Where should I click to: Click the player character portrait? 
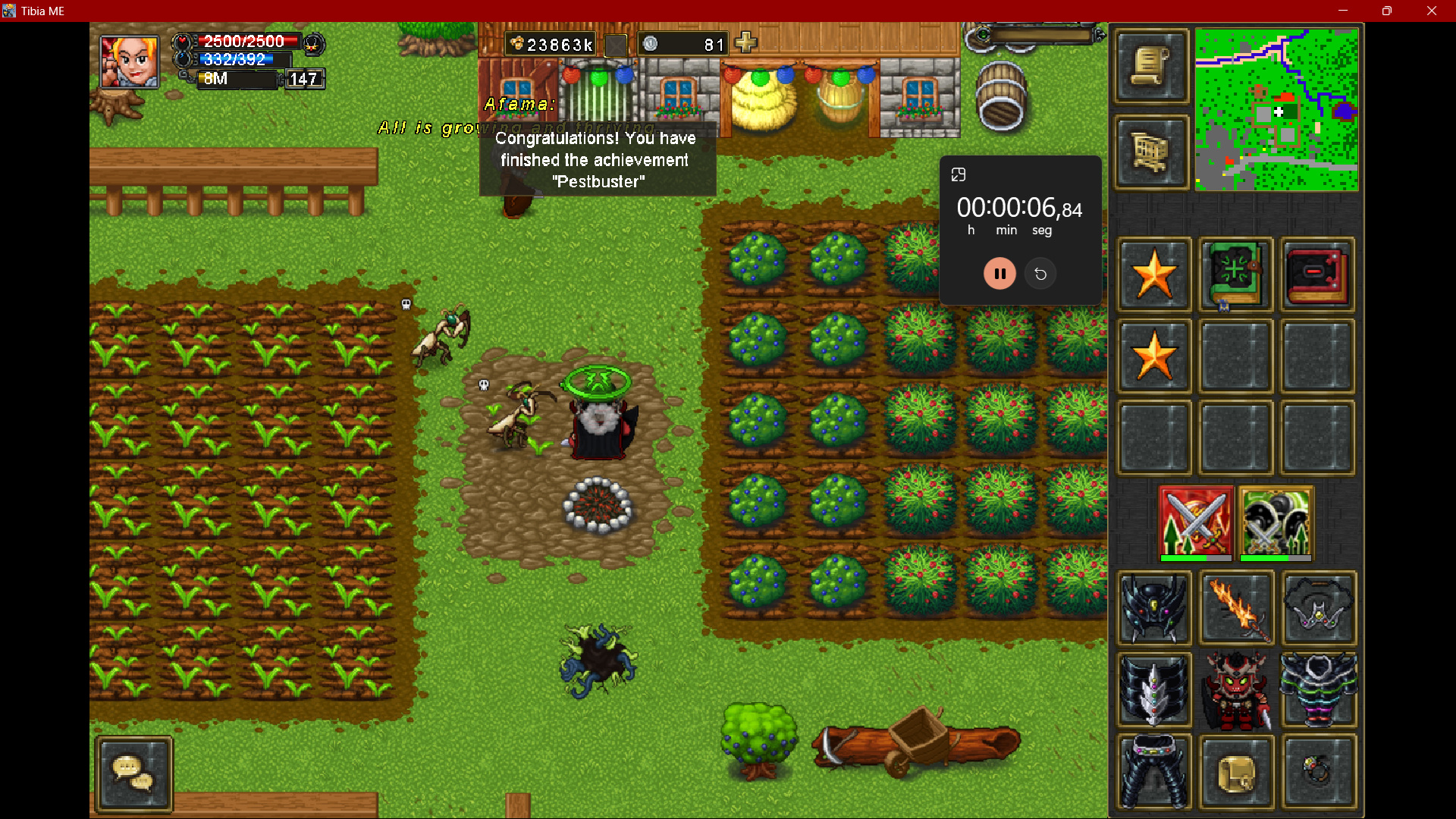130,61
